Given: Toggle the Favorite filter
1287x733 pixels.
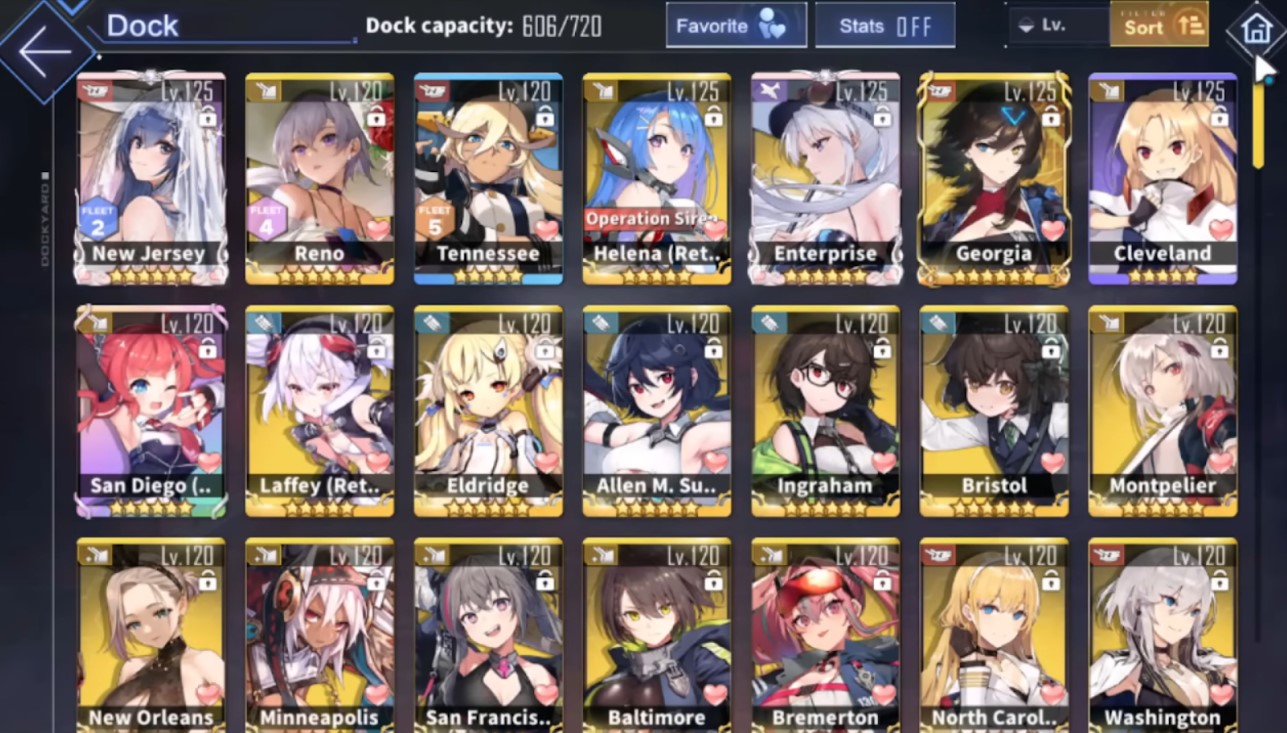Looking at the screenshot, I should (736, 26).
